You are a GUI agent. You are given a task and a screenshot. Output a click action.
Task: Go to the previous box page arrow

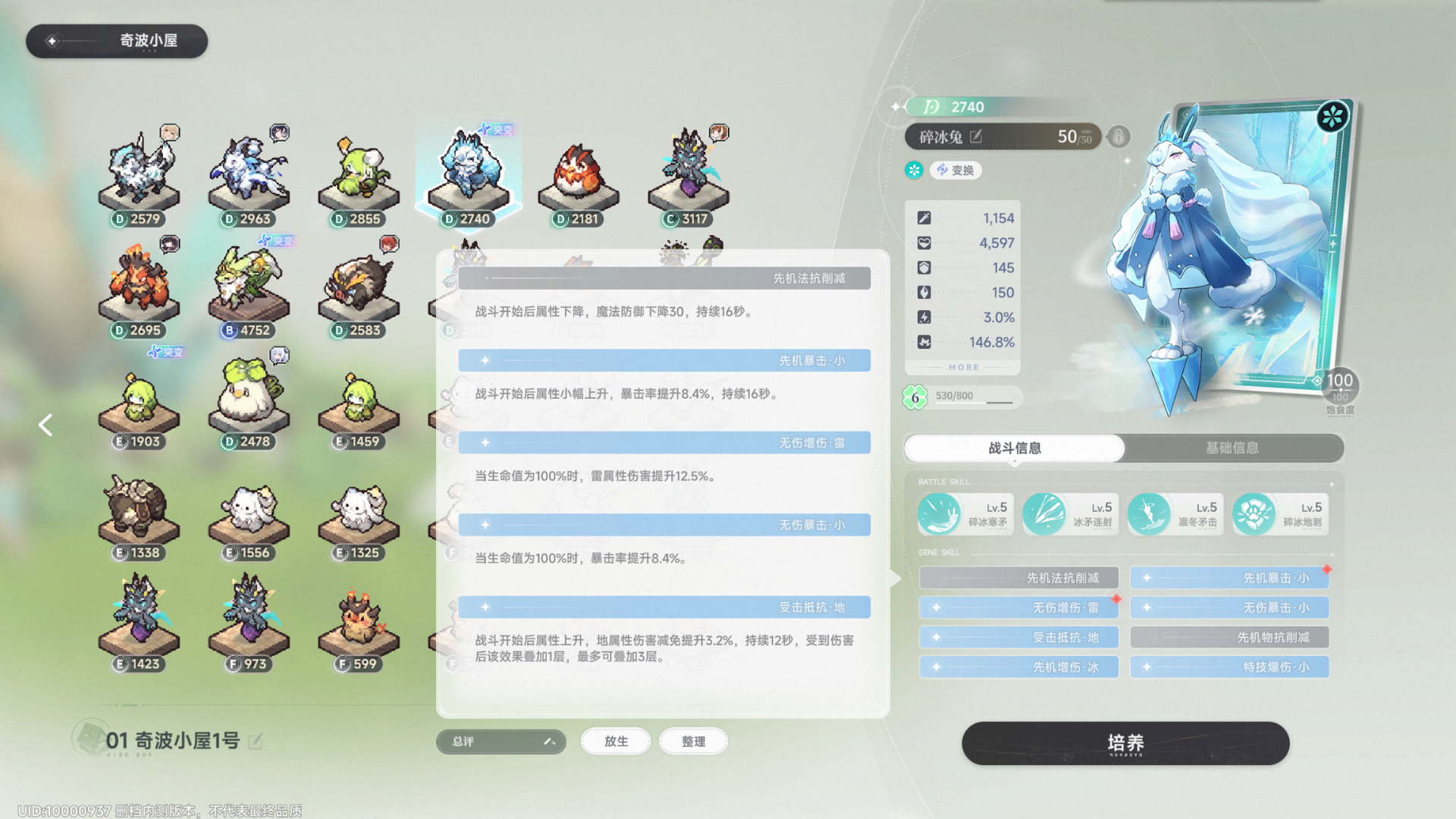(x=45, y=425)
